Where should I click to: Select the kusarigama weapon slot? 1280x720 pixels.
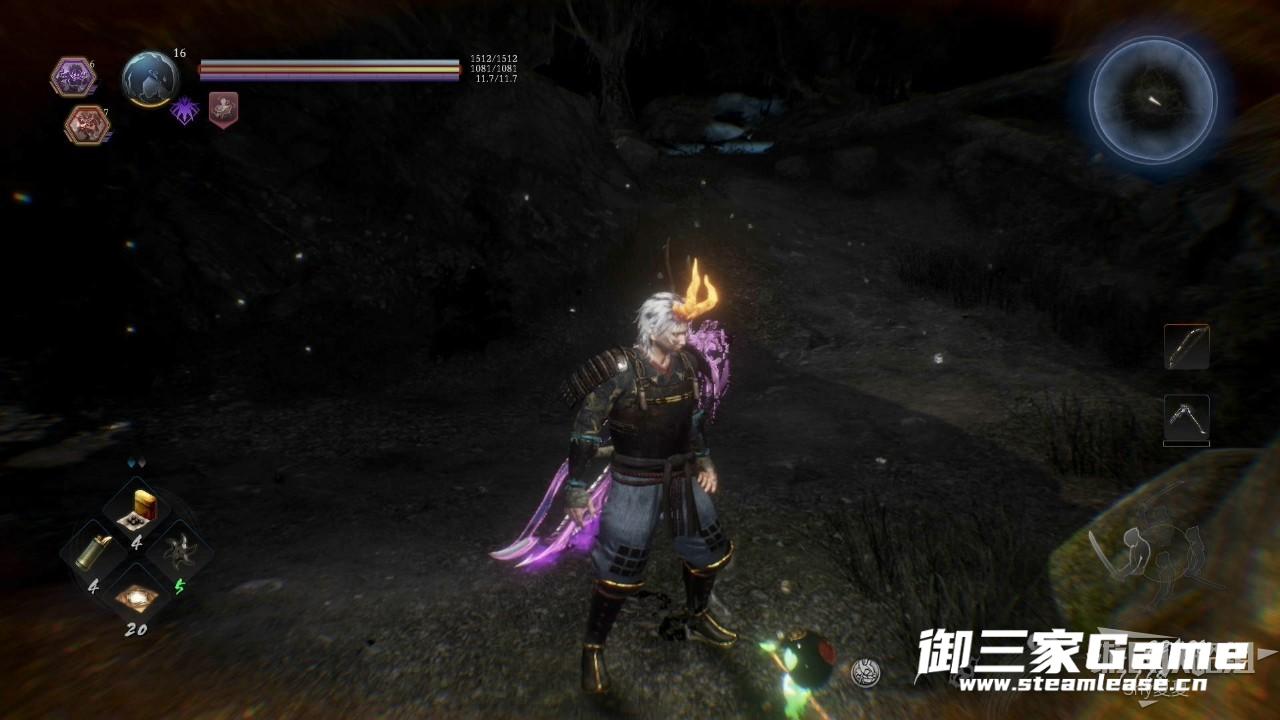[x=1187, y=418]
